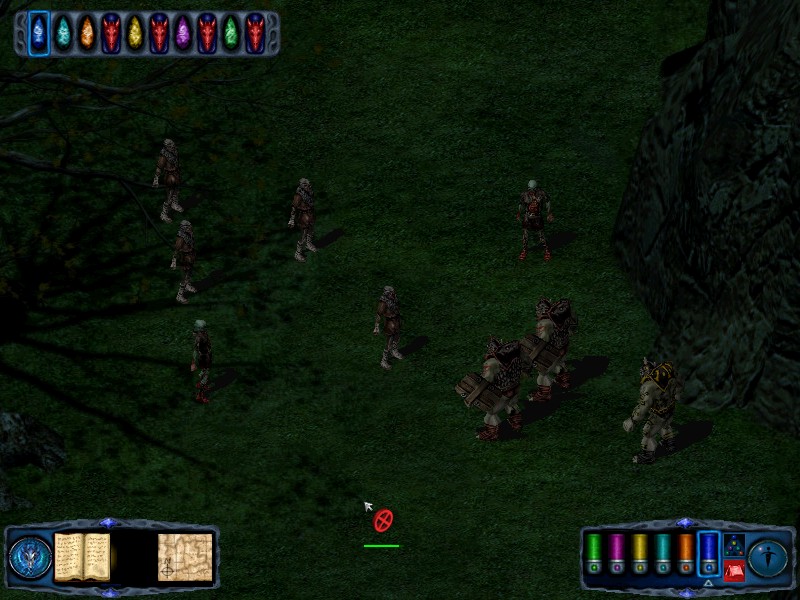Choose the yellow mana tube
Viewport: 800px width, 600px height.
(639, 552)
